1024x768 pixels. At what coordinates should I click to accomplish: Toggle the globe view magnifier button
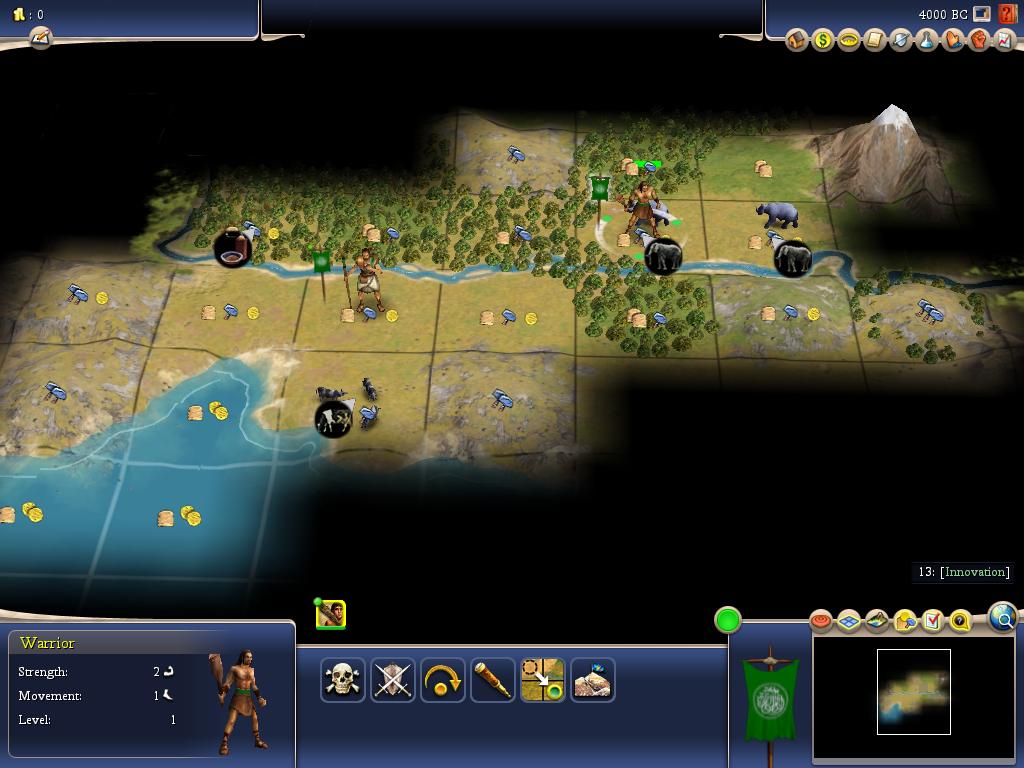[x=1003, y=617]
